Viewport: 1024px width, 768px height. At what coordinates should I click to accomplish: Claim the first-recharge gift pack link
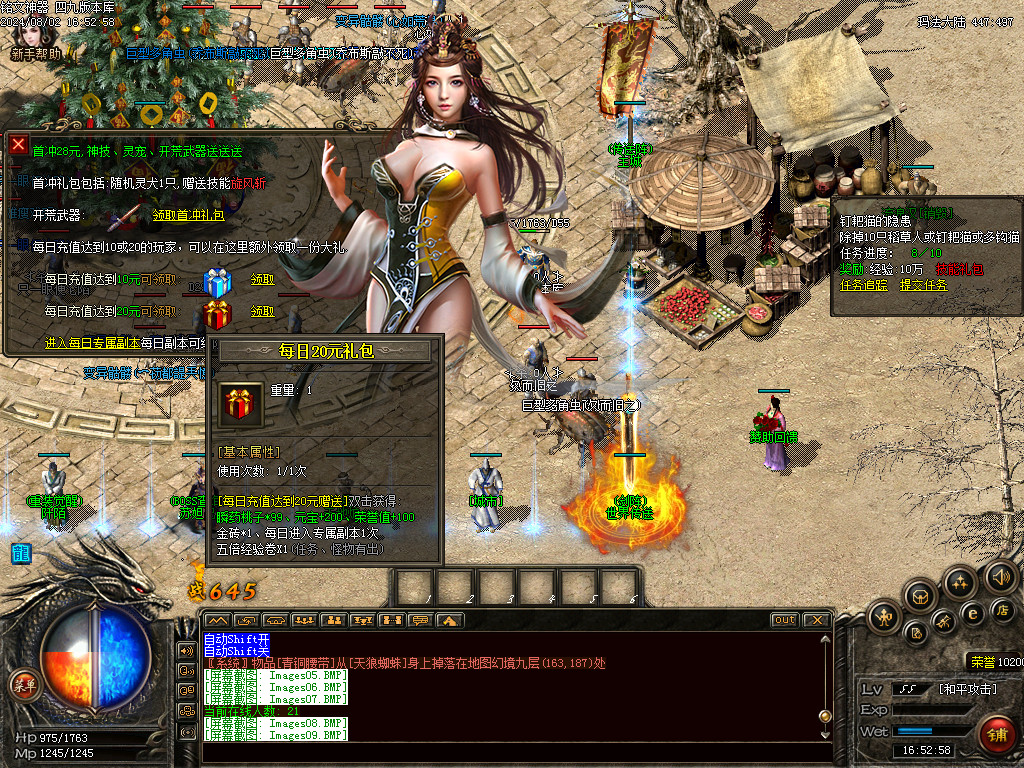(x=188, y=215)
